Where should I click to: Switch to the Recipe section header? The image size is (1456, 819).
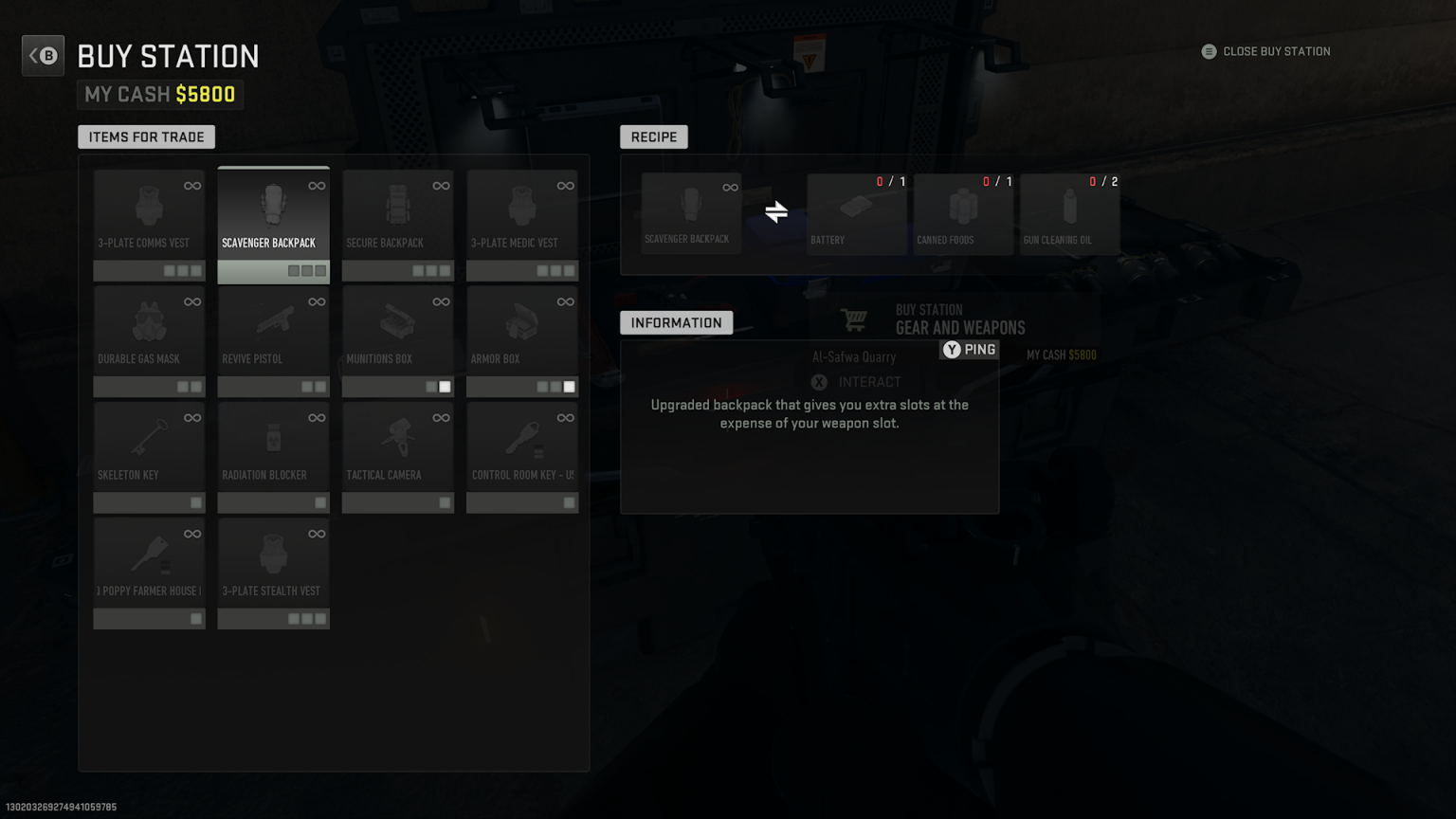pyautogui.click(x=653, y=136)
